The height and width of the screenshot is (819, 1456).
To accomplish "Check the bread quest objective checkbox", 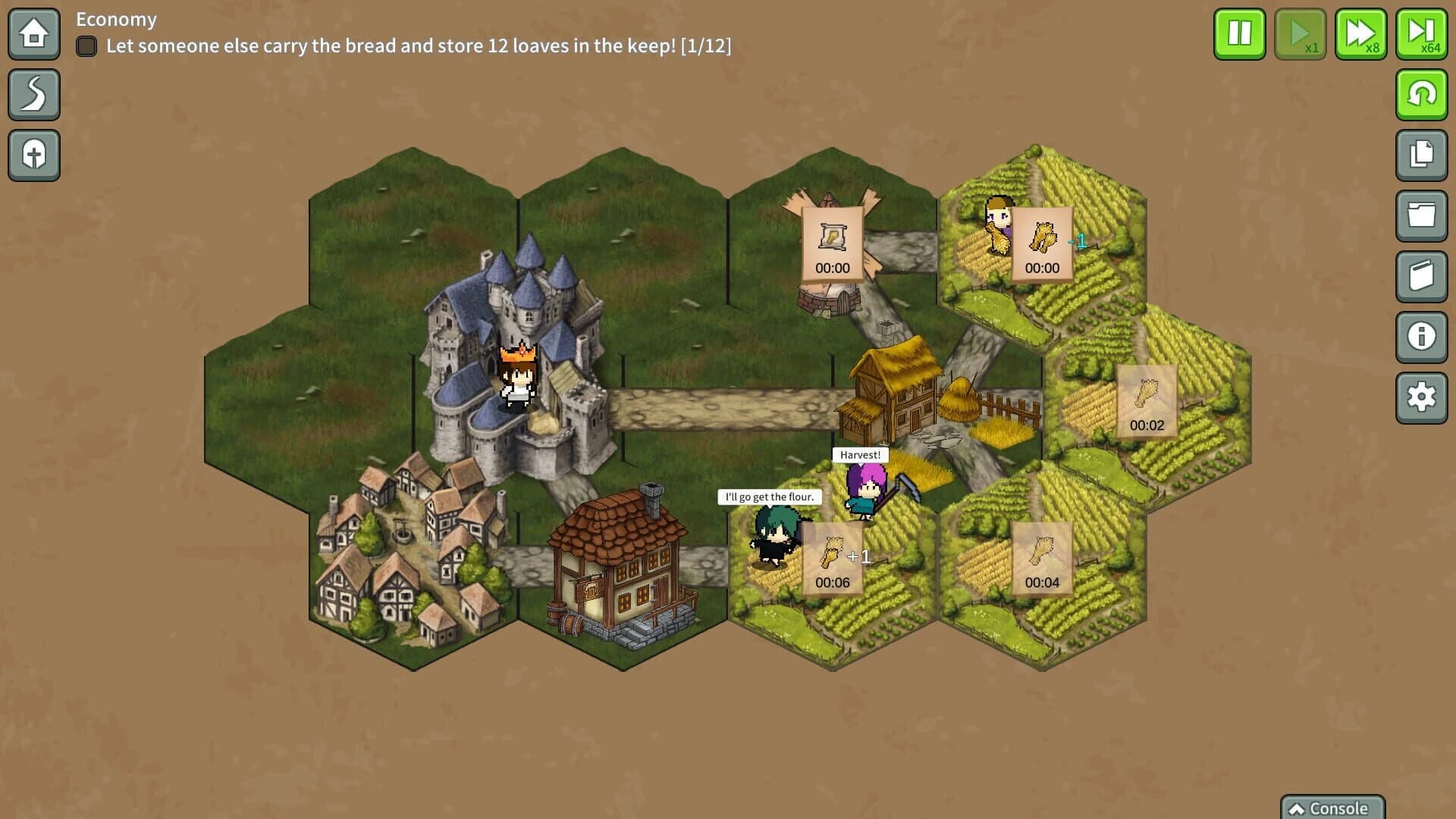I will tap(86, 46).
